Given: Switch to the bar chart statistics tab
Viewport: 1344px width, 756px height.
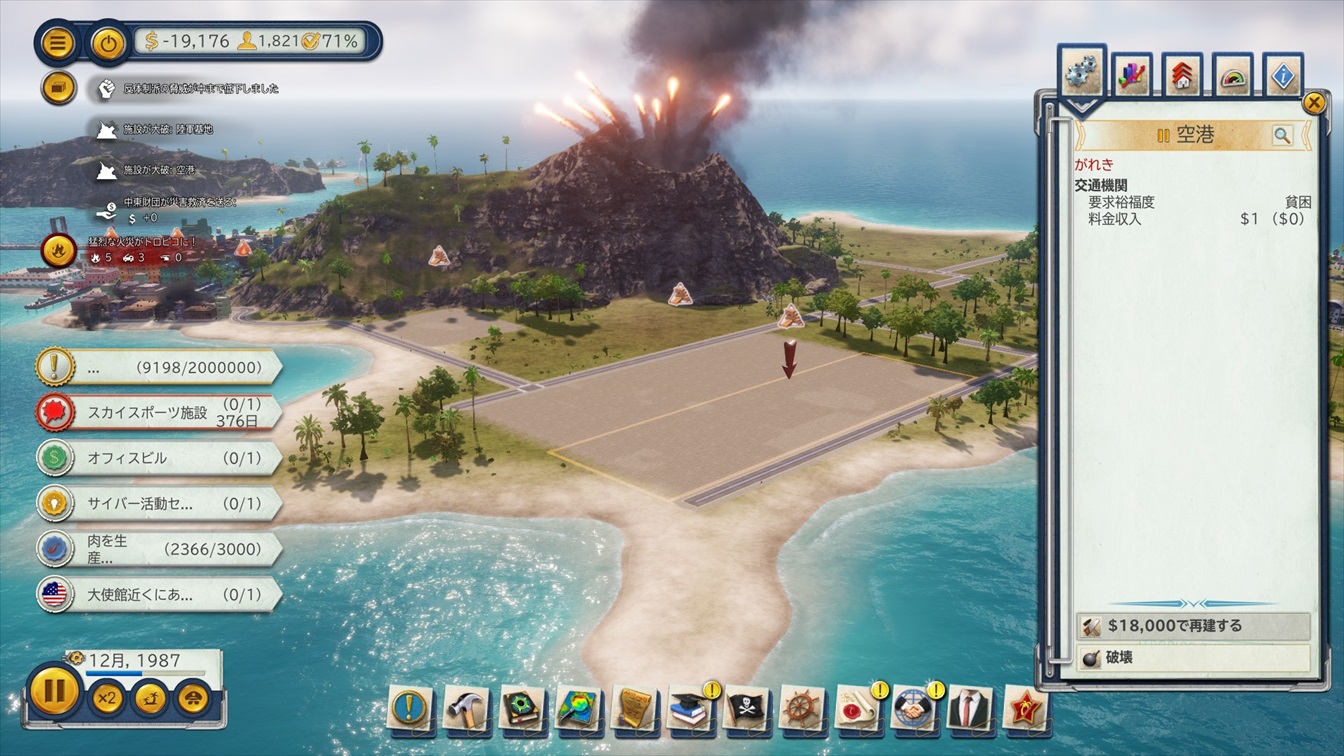Looking at the screenshot, I should pos(1131,76).
